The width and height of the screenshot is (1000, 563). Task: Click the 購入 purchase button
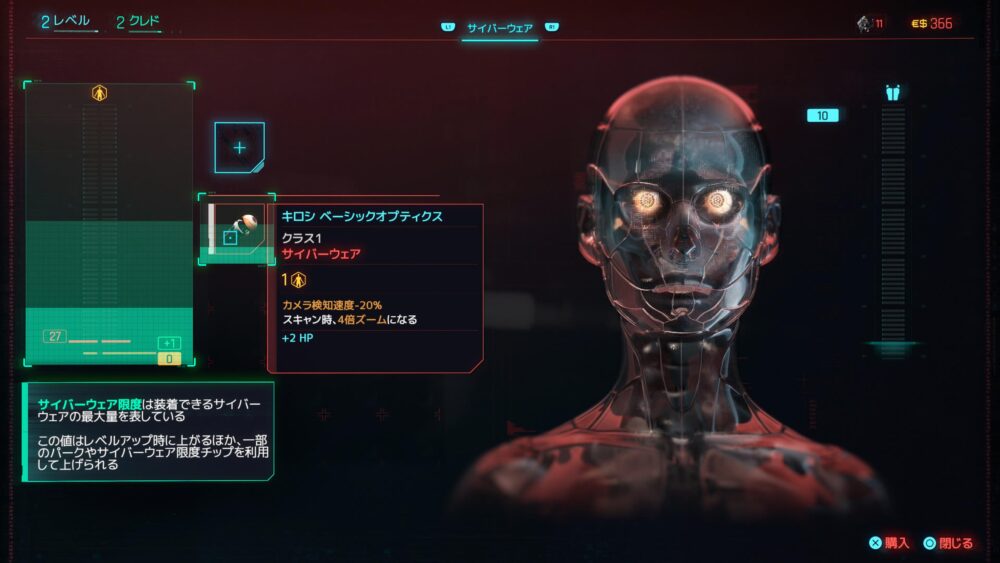tap(889, 543)
